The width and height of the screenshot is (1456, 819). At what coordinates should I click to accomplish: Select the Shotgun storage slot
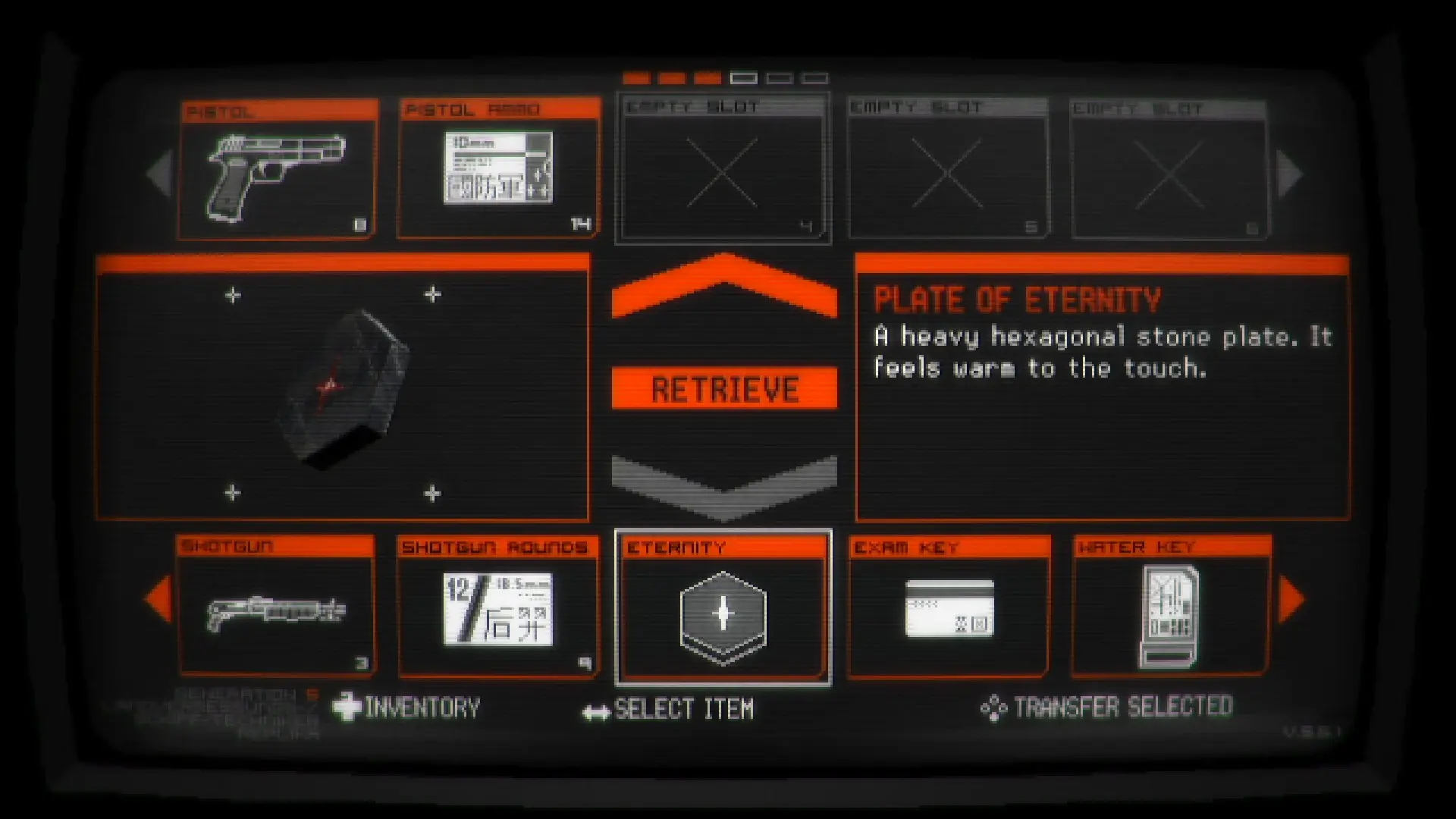(276, 607)
